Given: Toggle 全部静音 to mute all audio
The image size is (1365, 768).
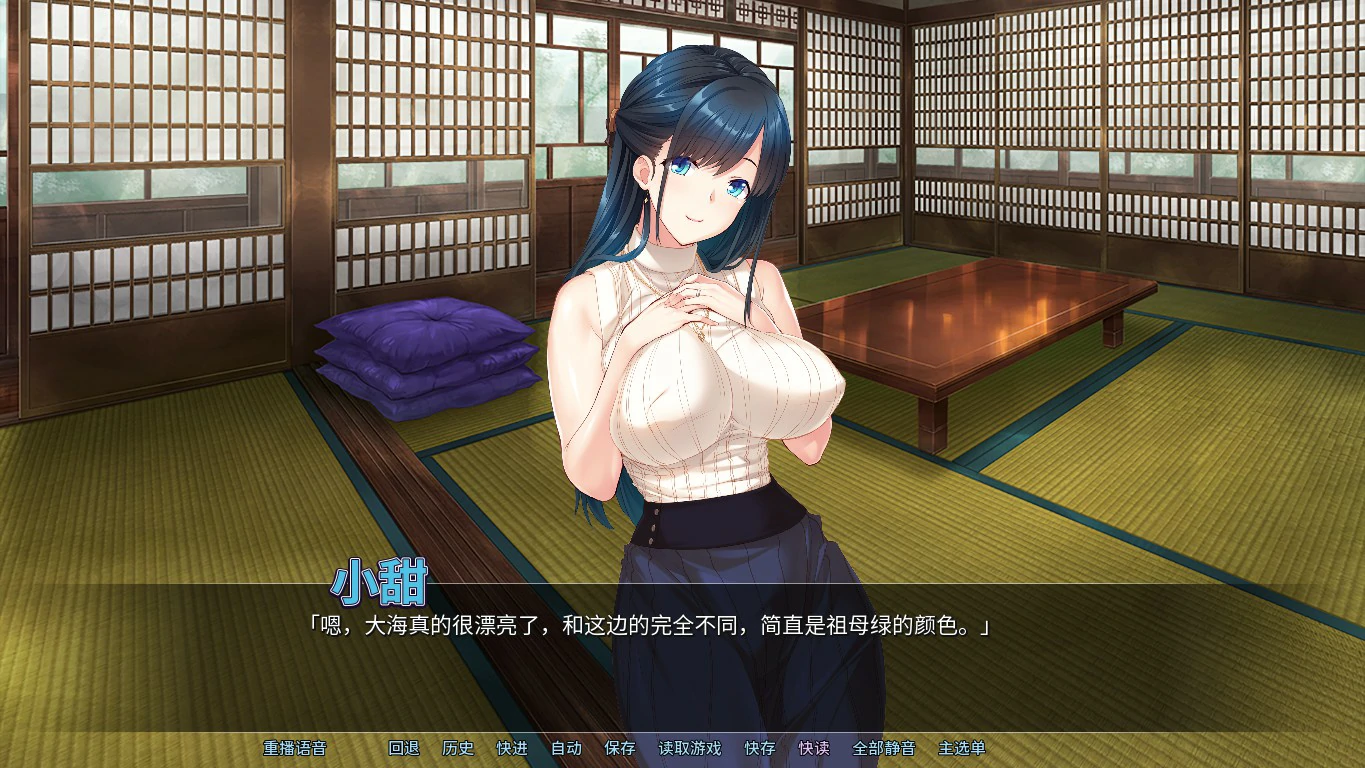Looking at the screenshot, I should (x=883, y=748).
